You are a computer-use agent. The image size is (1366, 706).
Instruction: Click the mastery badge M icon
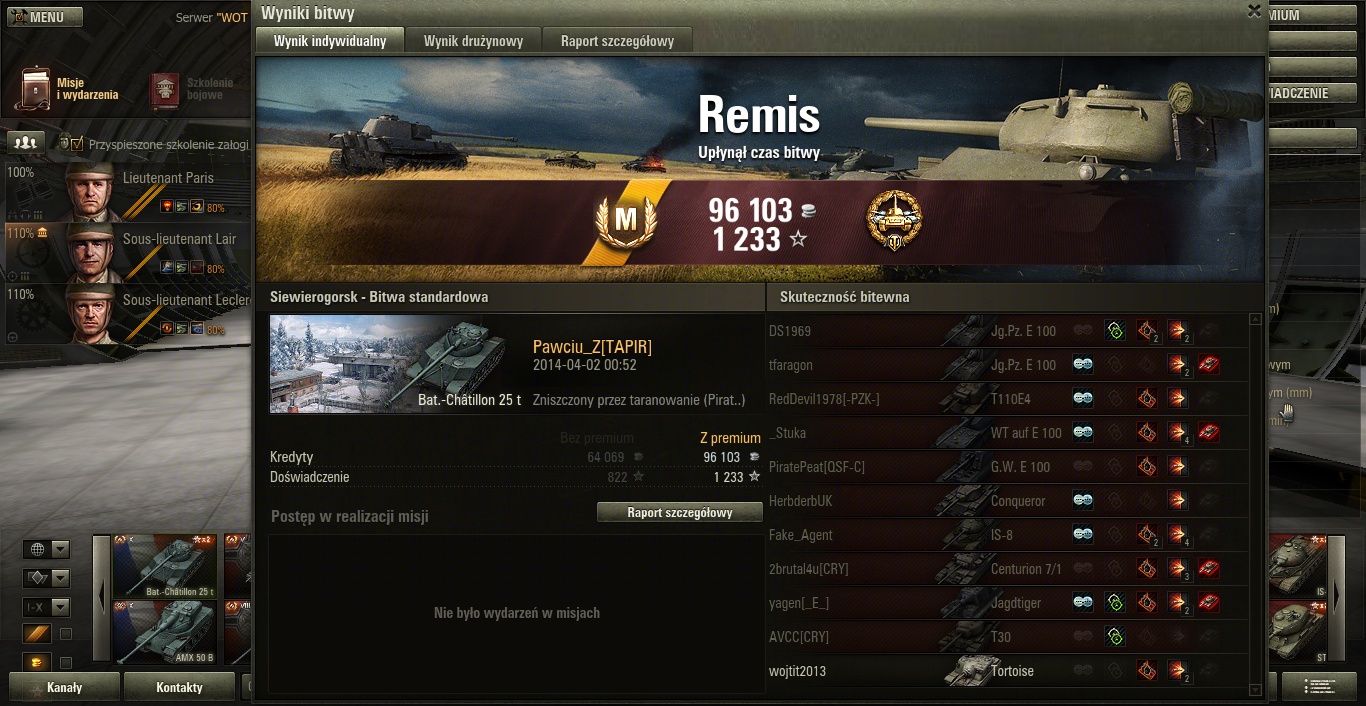click(625, 219)
